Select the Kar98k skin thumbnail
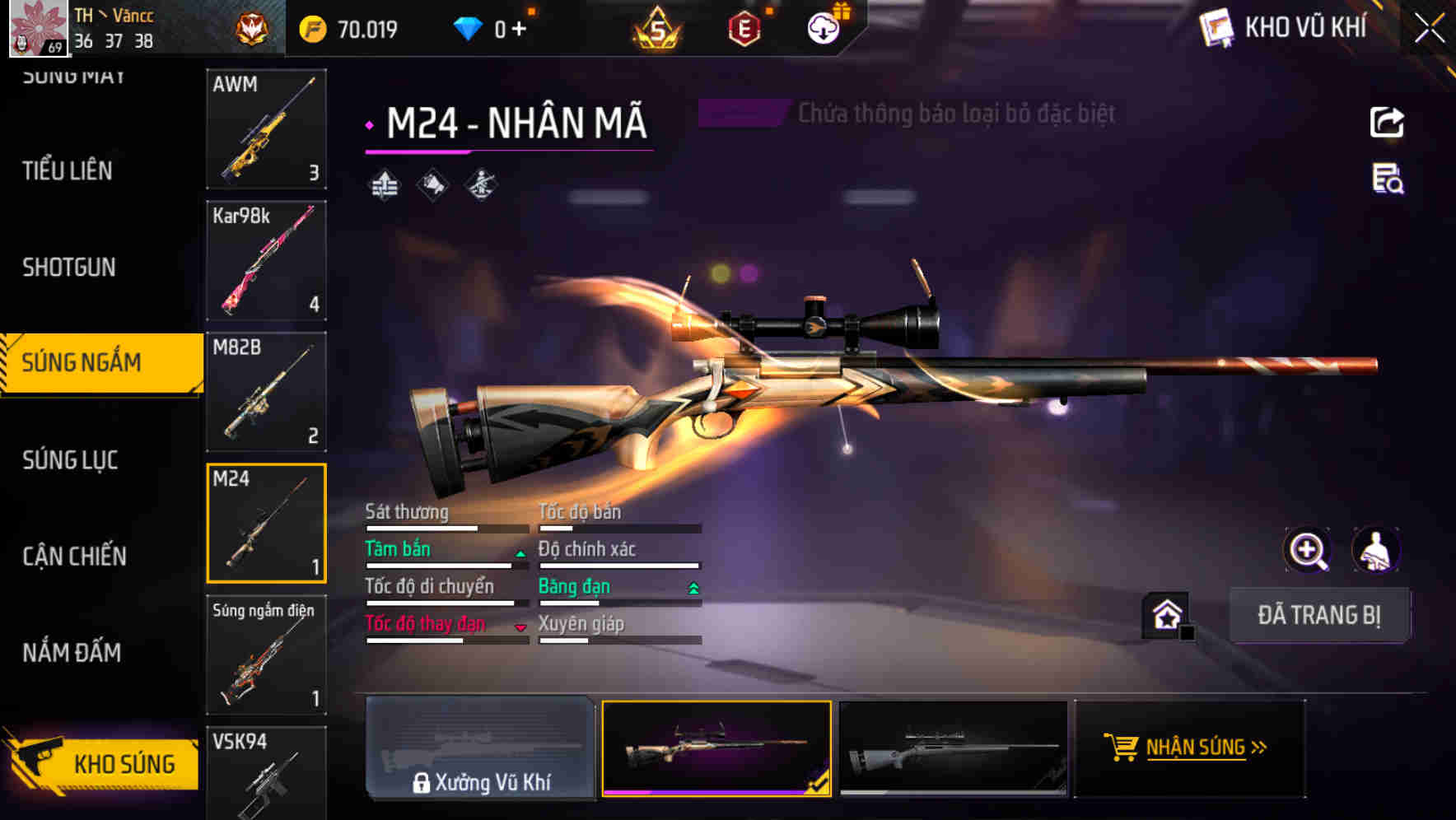 266,259
